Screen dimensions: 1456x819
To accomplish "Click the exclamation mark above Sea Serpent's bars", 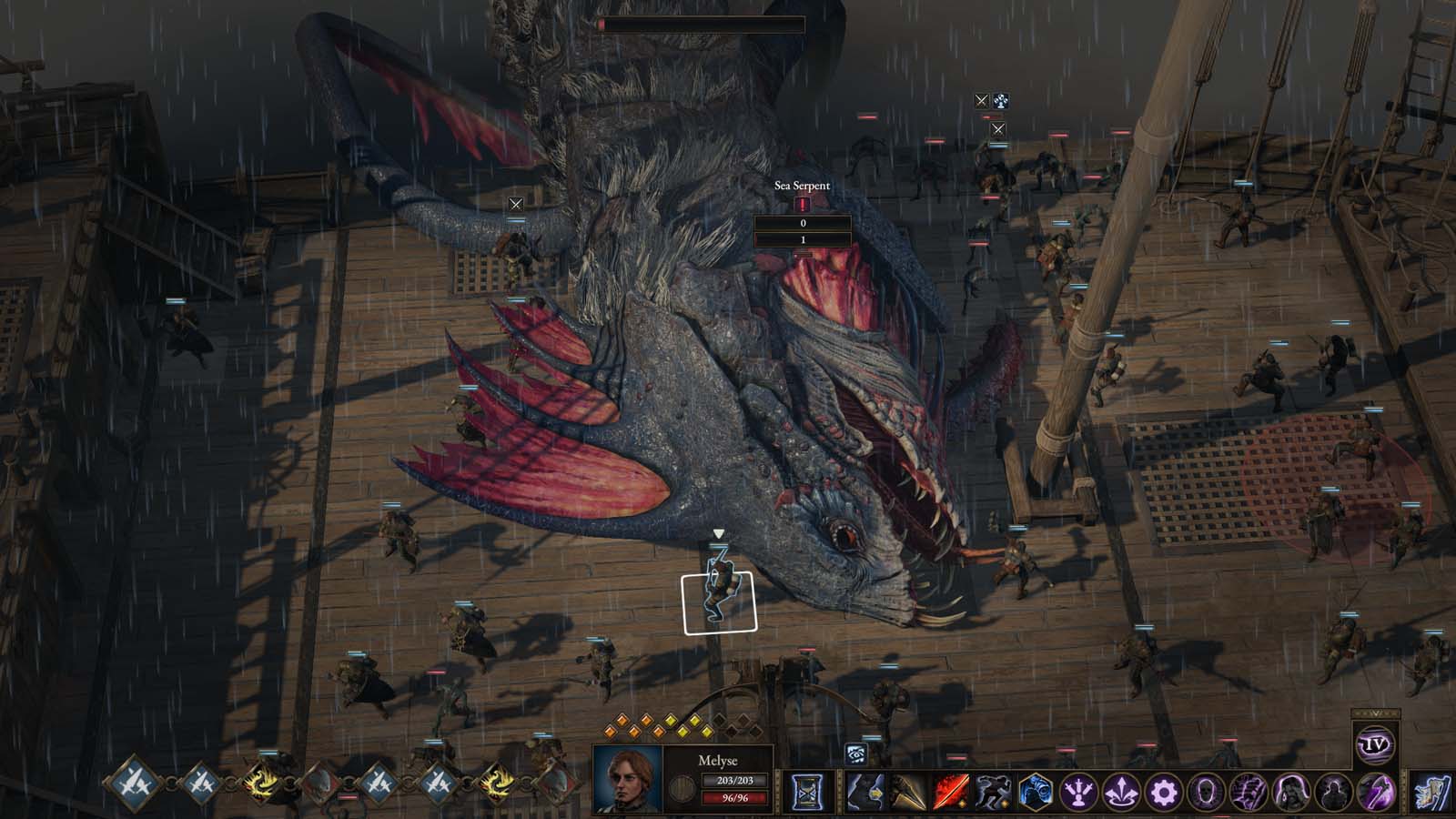I will pos(803,204).
